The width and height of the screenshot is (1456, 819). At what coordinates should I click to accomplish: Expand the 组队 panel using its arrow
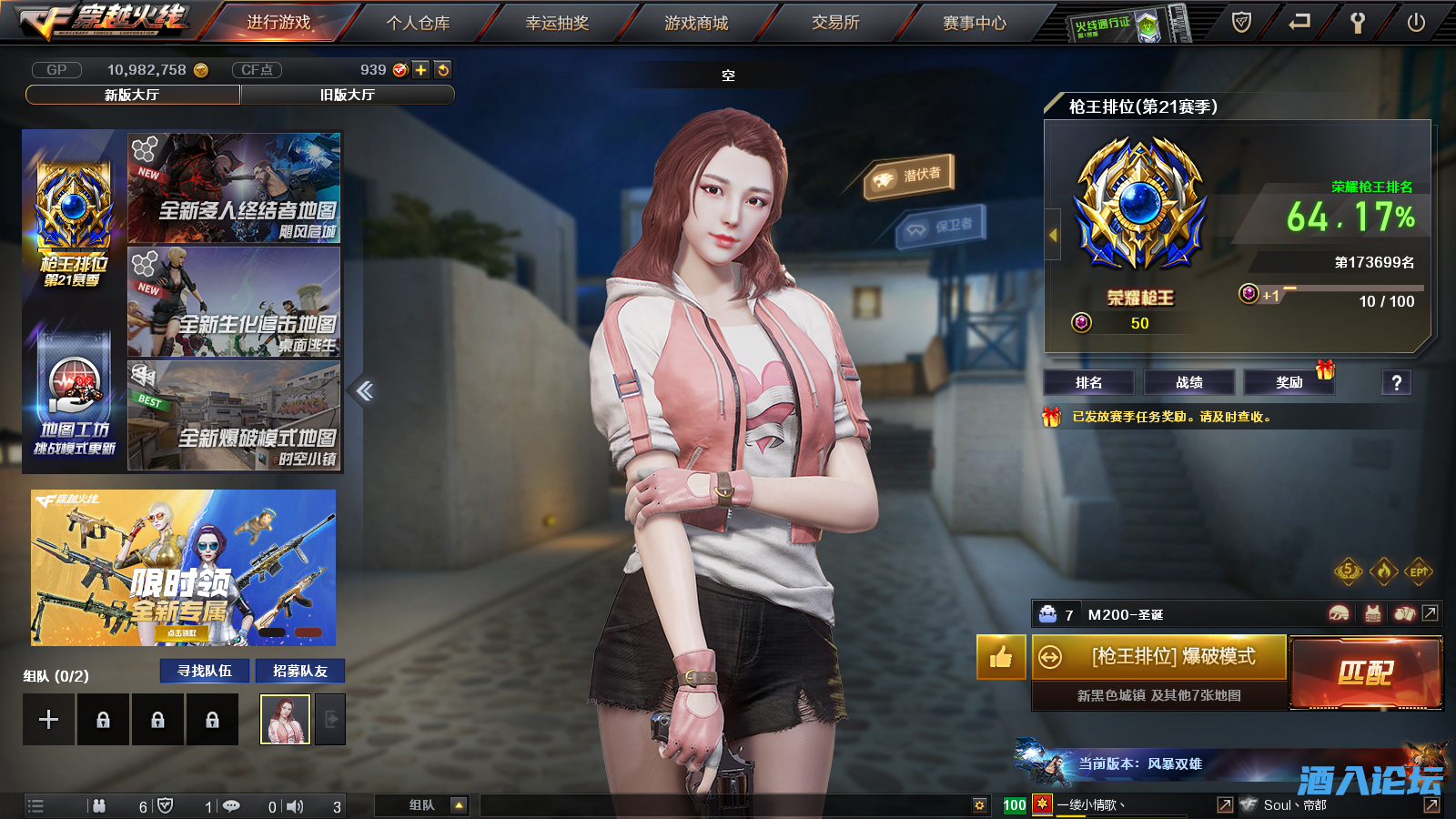pyautogui.click(x=459, y=804)
